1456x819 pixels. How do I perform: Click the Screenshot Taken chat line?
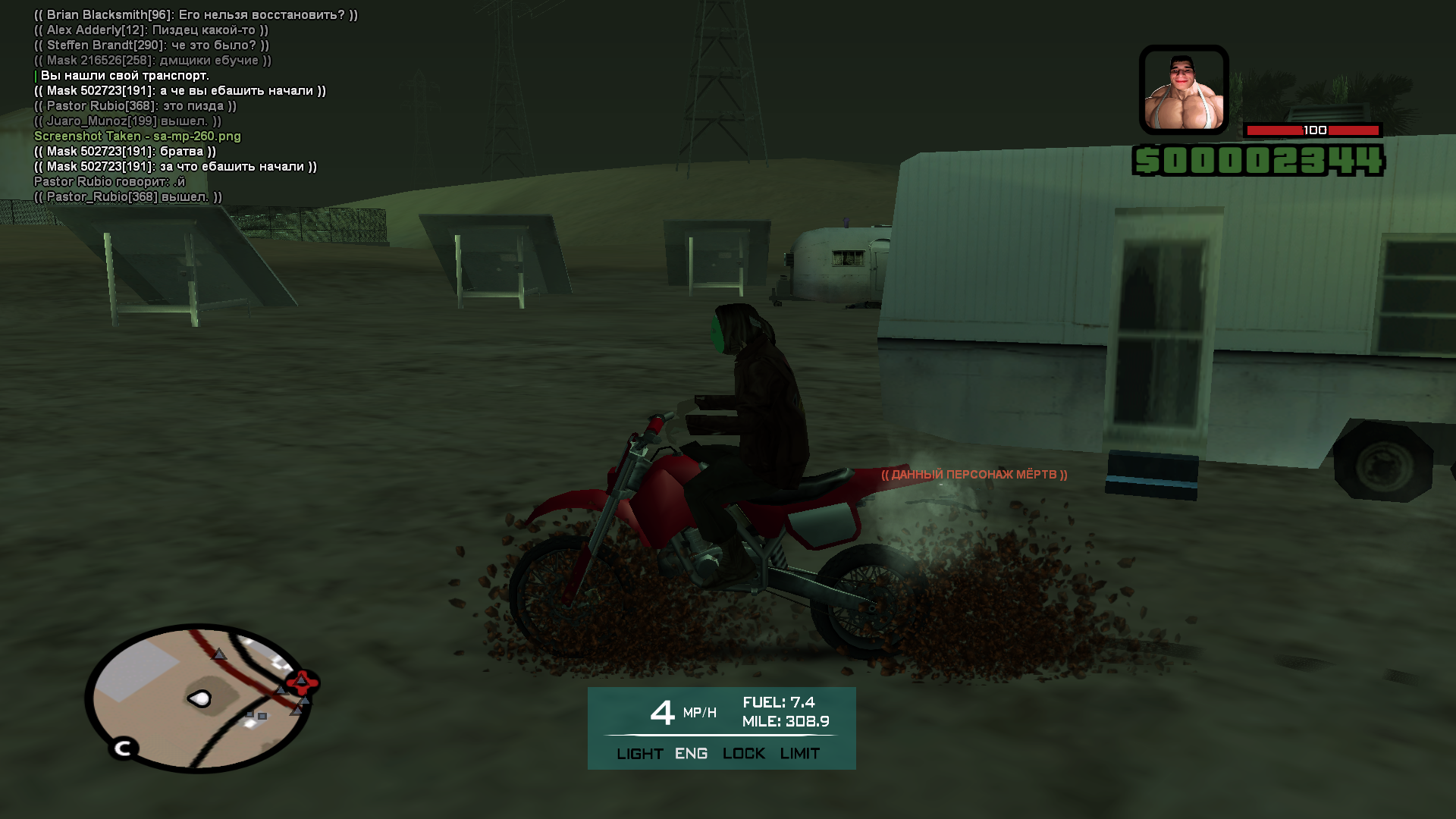137,136
